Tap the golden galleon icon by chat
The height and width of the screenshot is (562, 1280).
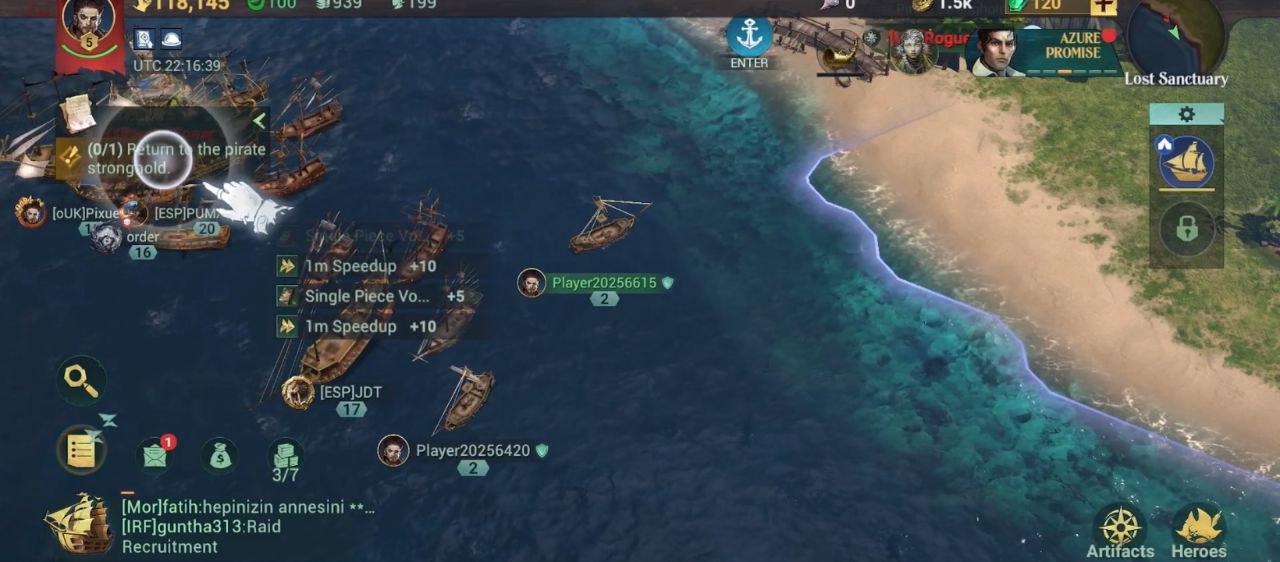coord(78,524)
